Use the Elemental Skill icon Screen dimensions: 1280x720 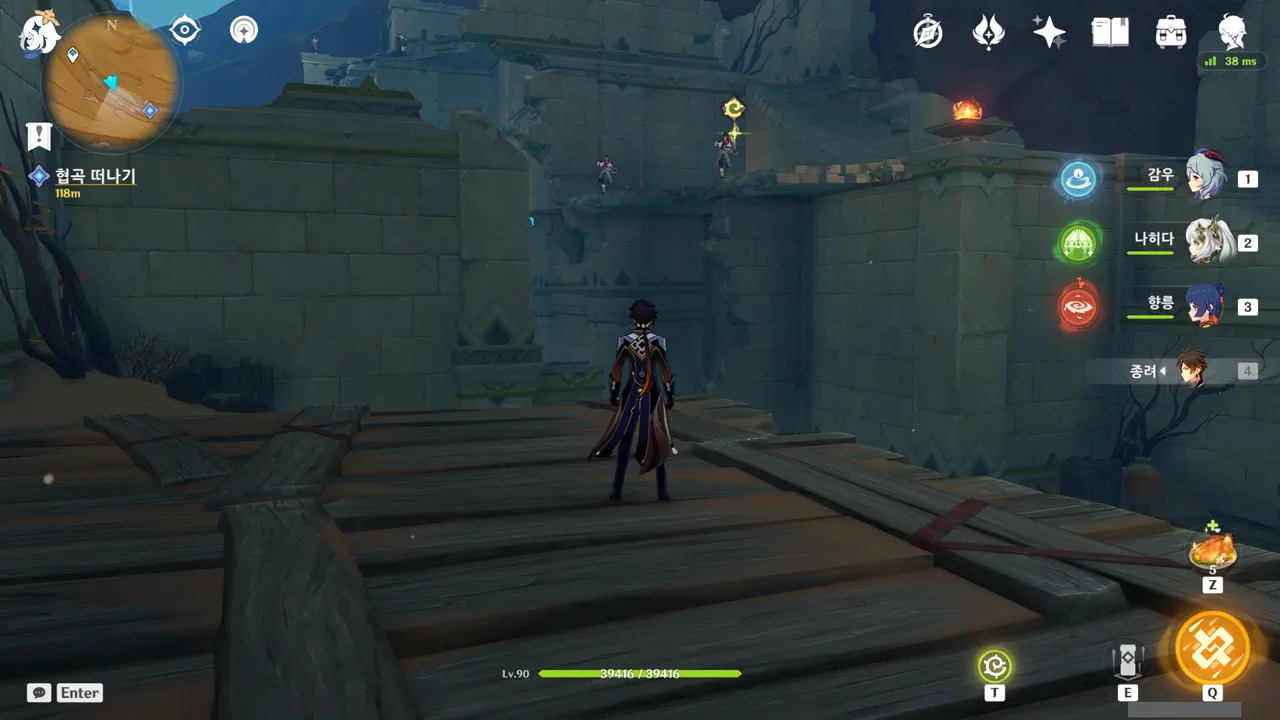[x=1127, y=662]
